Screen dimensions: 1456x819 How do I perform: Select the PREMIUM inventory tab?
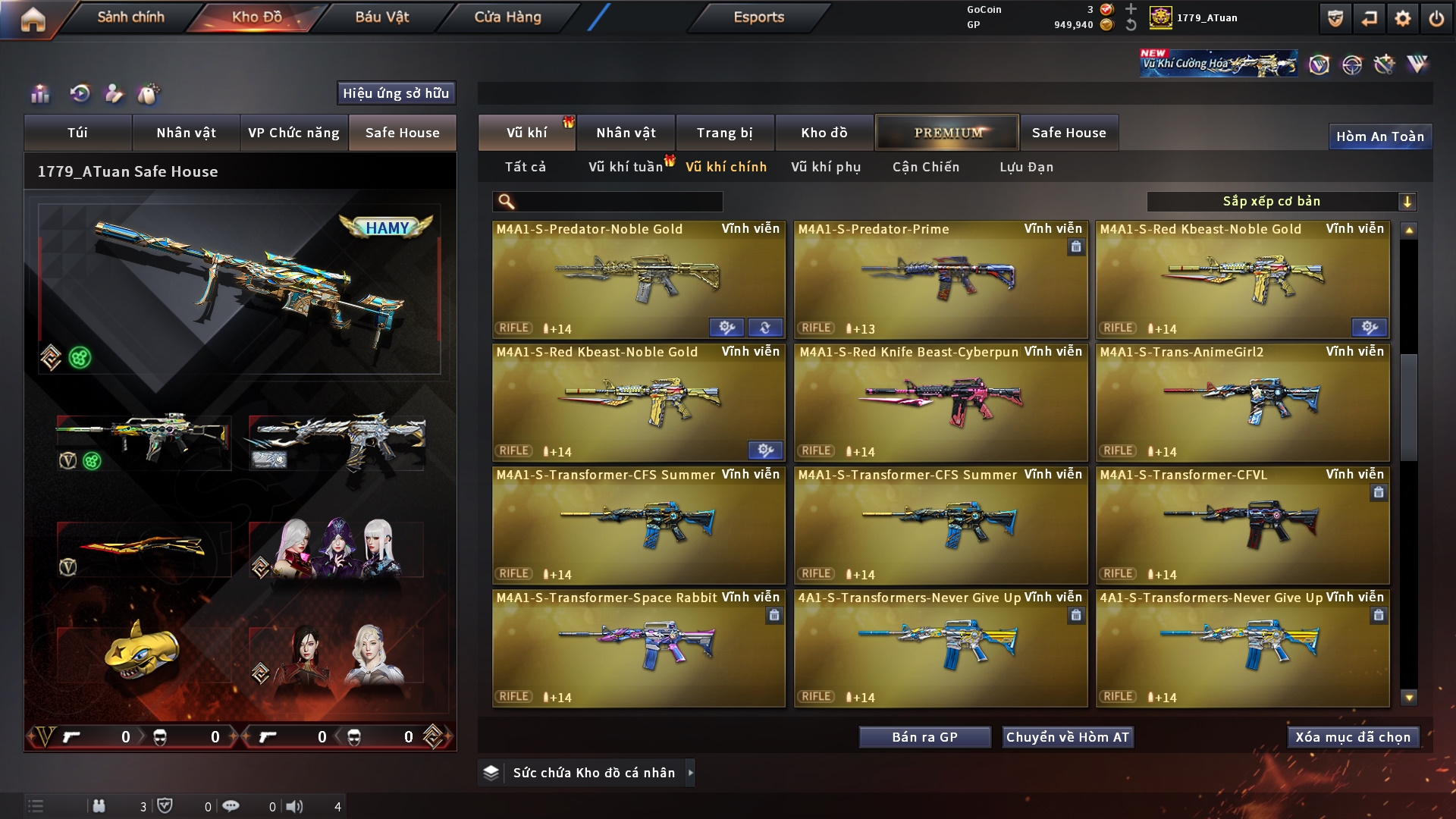pos(947,133)
